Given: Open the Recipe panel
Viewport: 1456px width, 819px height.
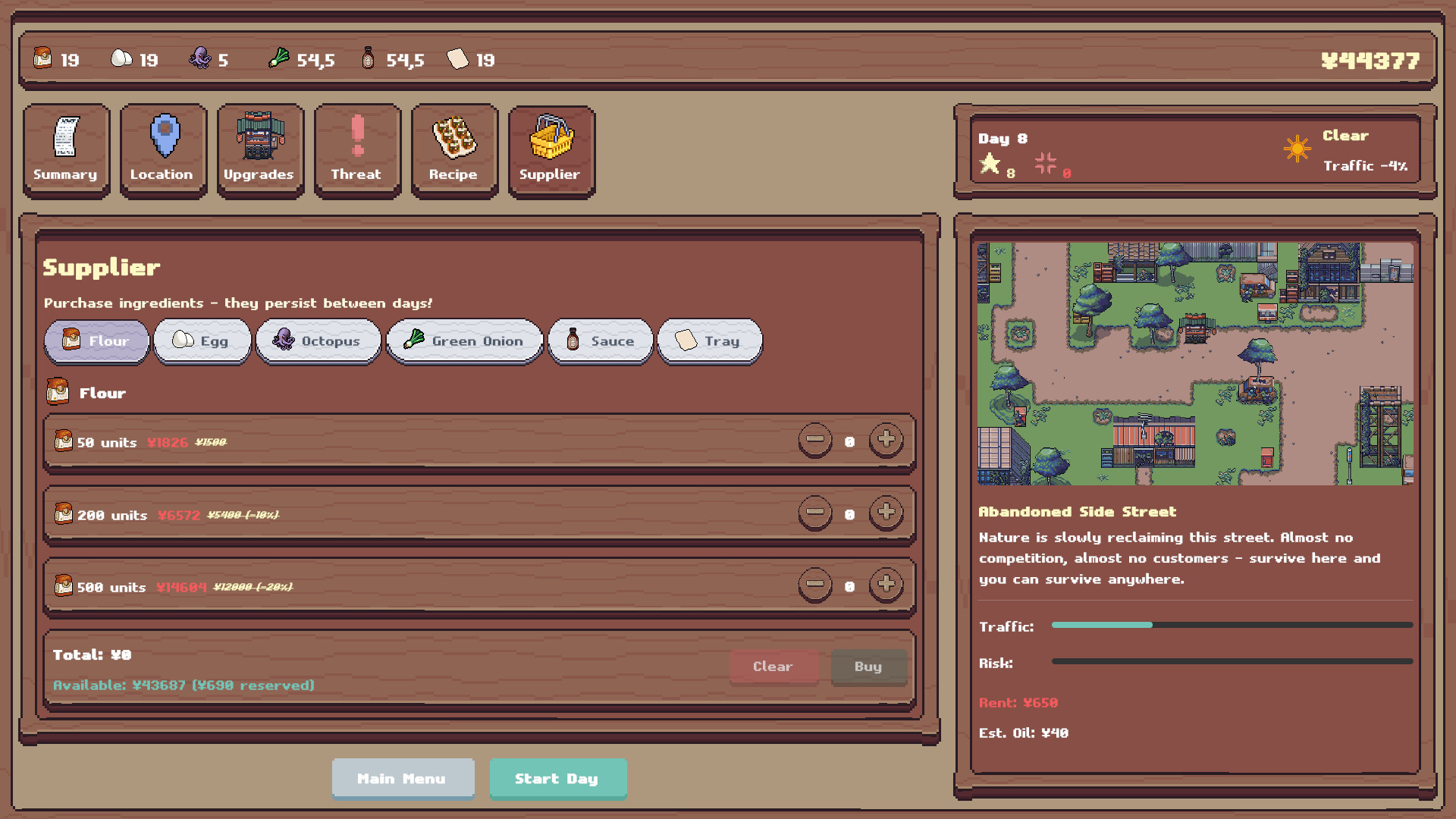Looking at the screenshot, I should (x=454, y=149).
